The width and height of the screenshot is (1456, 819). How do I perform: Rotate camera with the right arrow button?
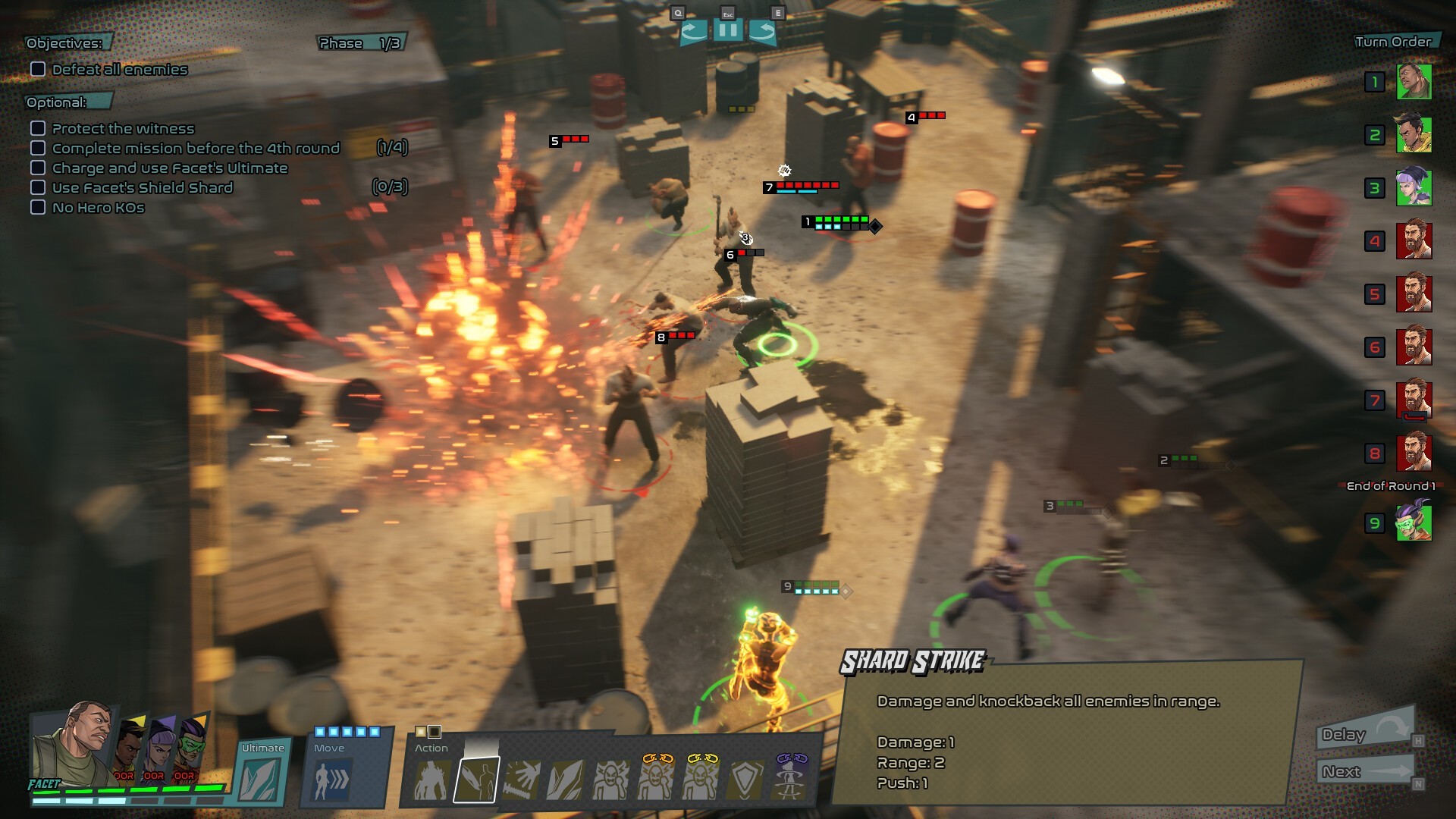pos(762,32)
